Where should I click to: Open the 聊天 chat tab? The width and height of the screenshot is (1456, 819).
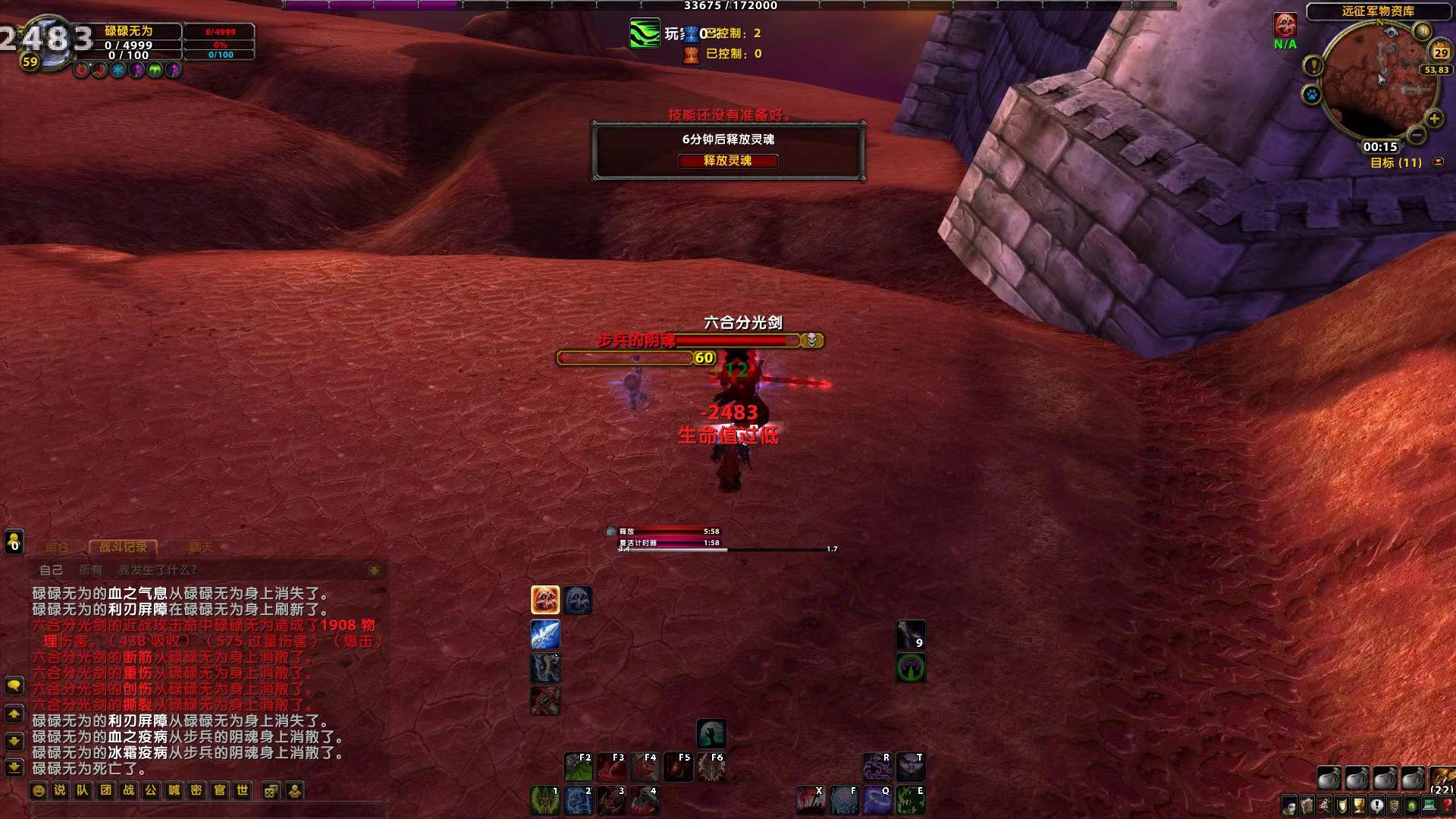coord(200,547)
